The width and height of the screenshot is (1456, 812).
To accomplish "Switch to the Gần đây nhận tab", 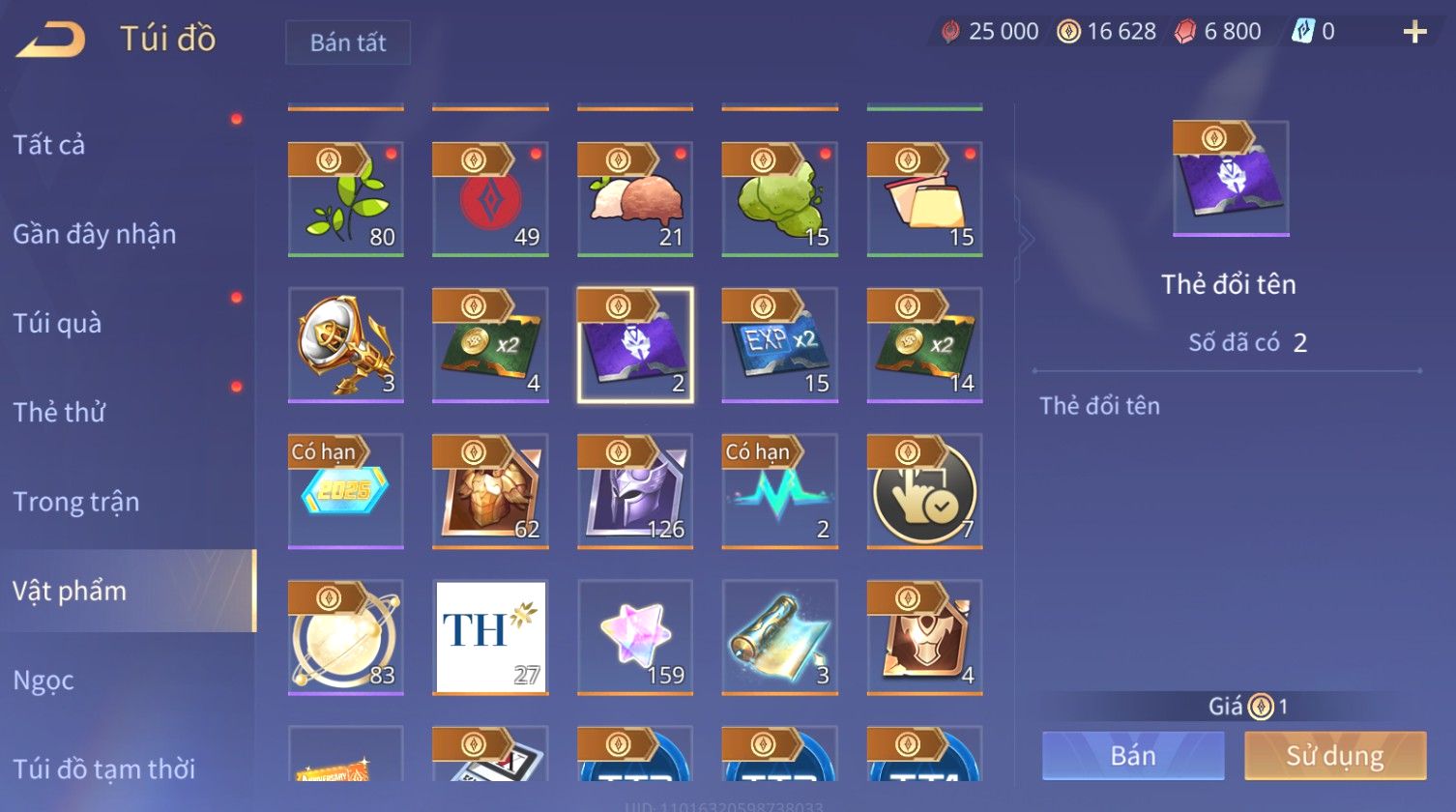I will (95, 234).
